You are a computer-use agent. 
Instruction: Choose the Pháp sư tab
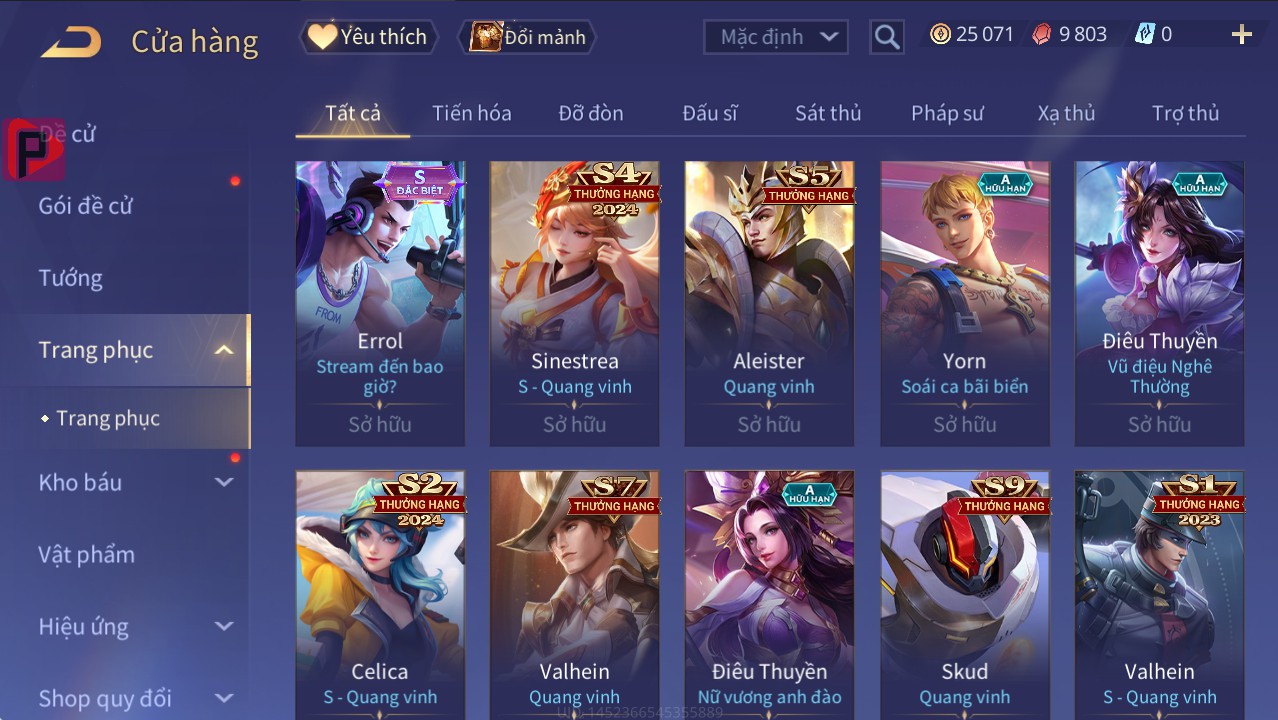(947, 113)
